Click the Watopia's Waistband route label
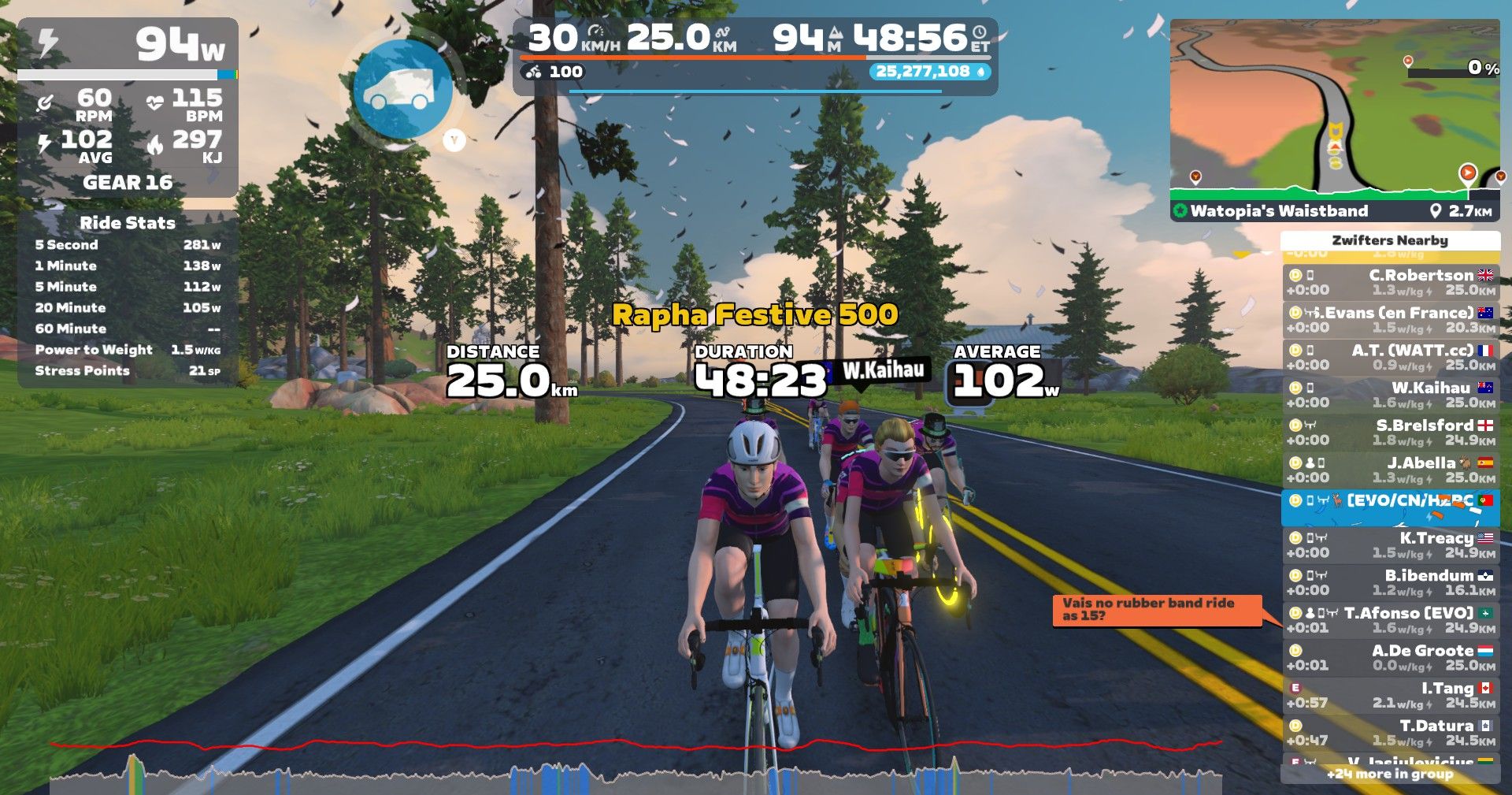Viewport: 1512px width, 795px height. click(x=1279, y=210)
